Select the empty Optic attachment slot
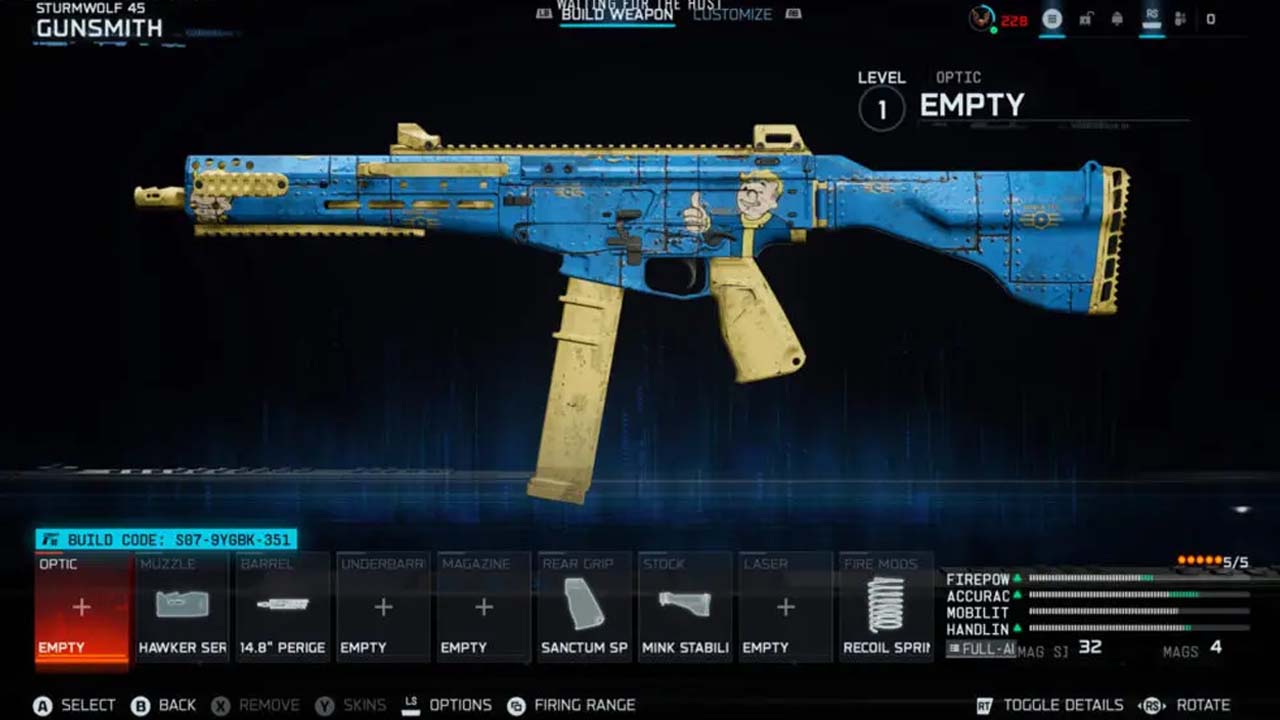 (x=82, y=607)
